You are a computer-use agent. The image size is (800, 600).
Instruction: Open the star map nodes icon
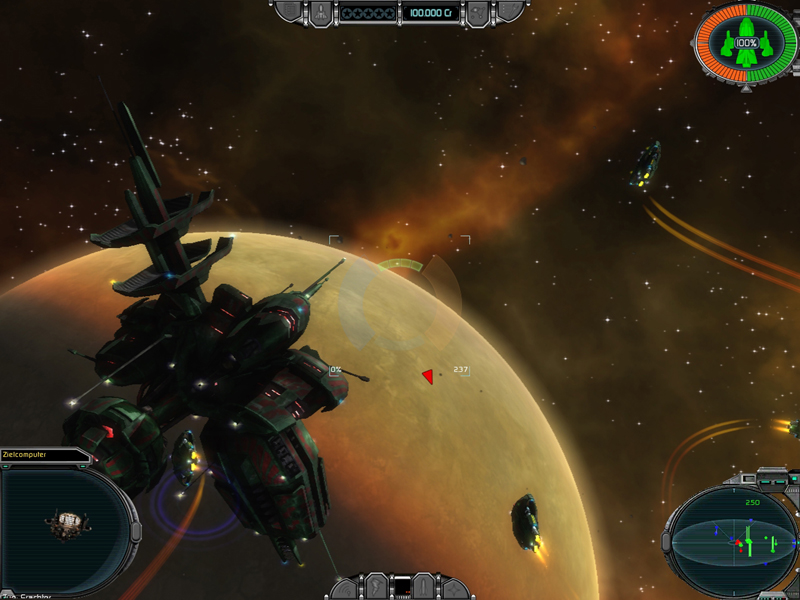(477, 13)
